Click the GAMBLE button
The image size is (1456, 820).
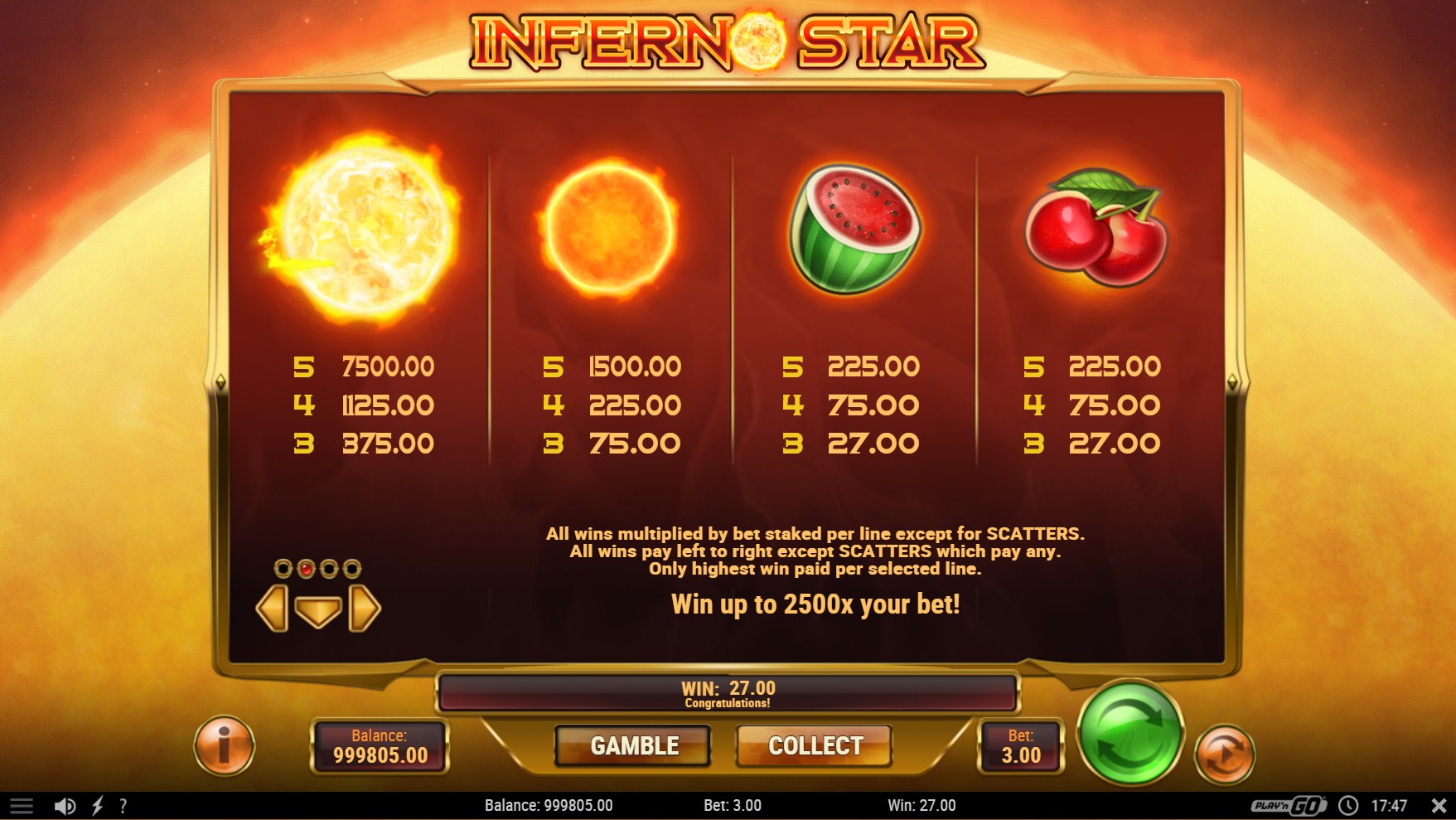click(x=633, y=745)
